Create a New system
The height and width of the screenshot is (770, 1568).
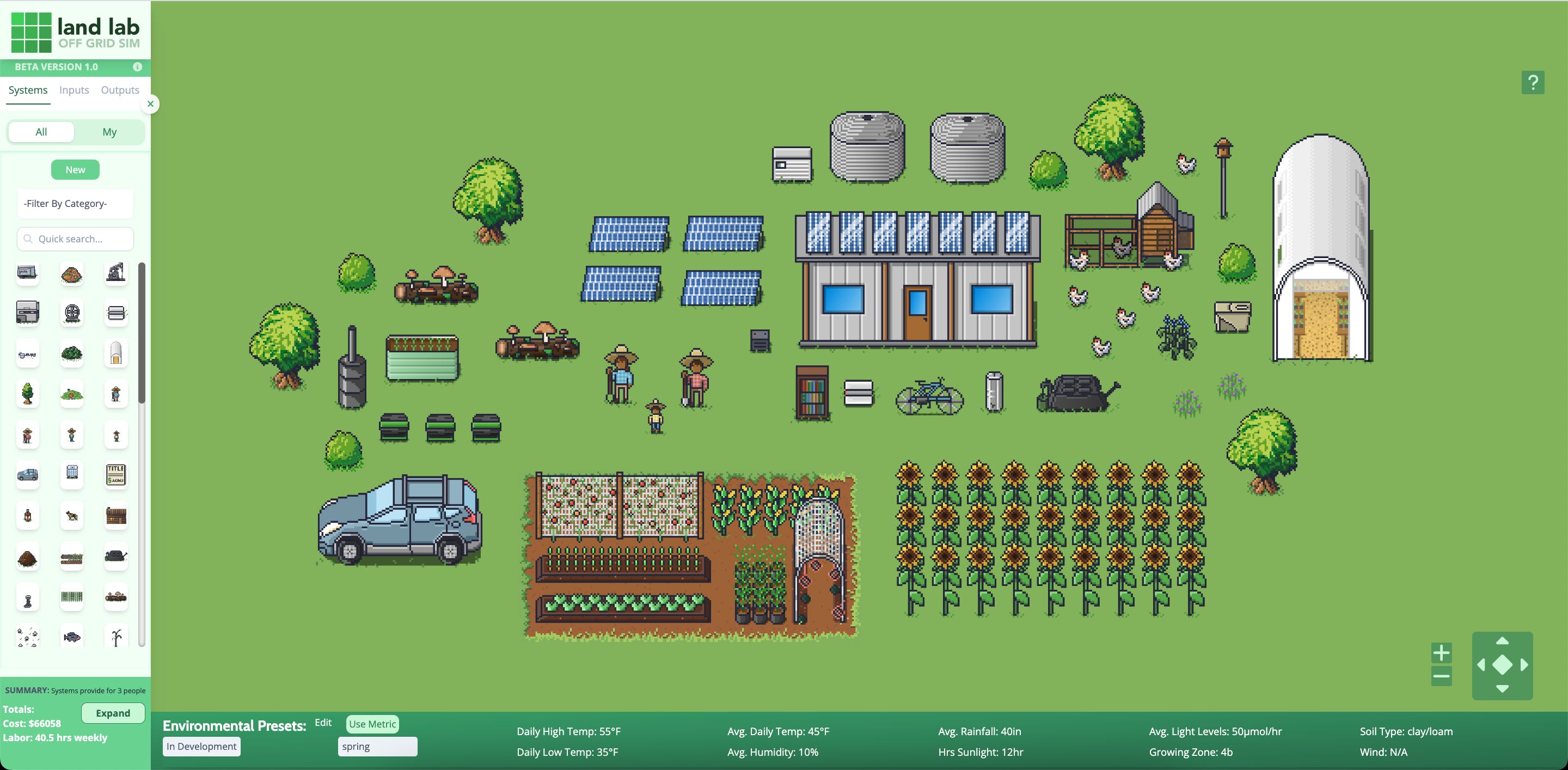[75, 169]
